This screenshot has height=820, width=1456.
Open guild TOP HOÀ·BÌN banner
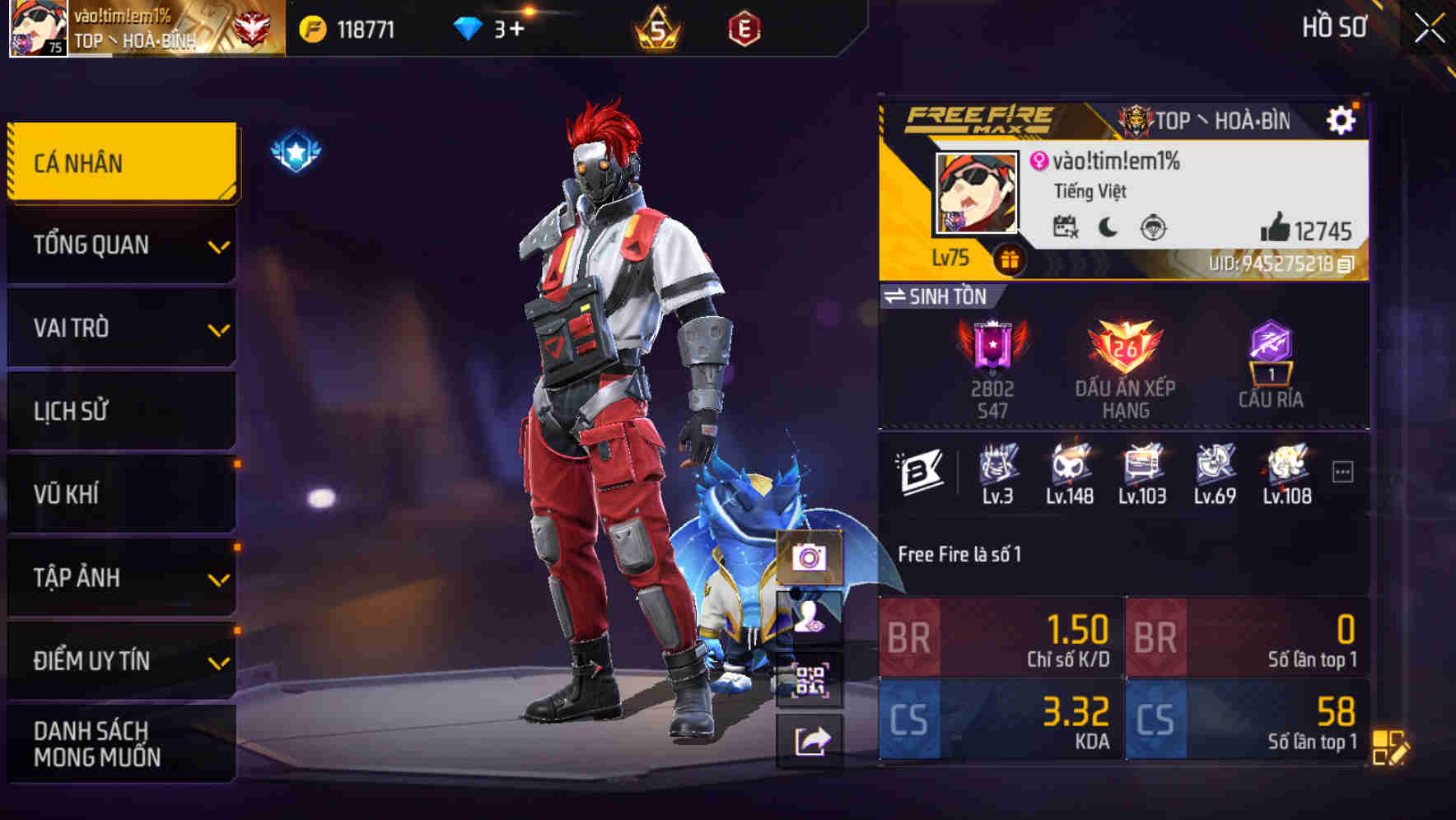pyautogui.click(x=1202, y=119)
